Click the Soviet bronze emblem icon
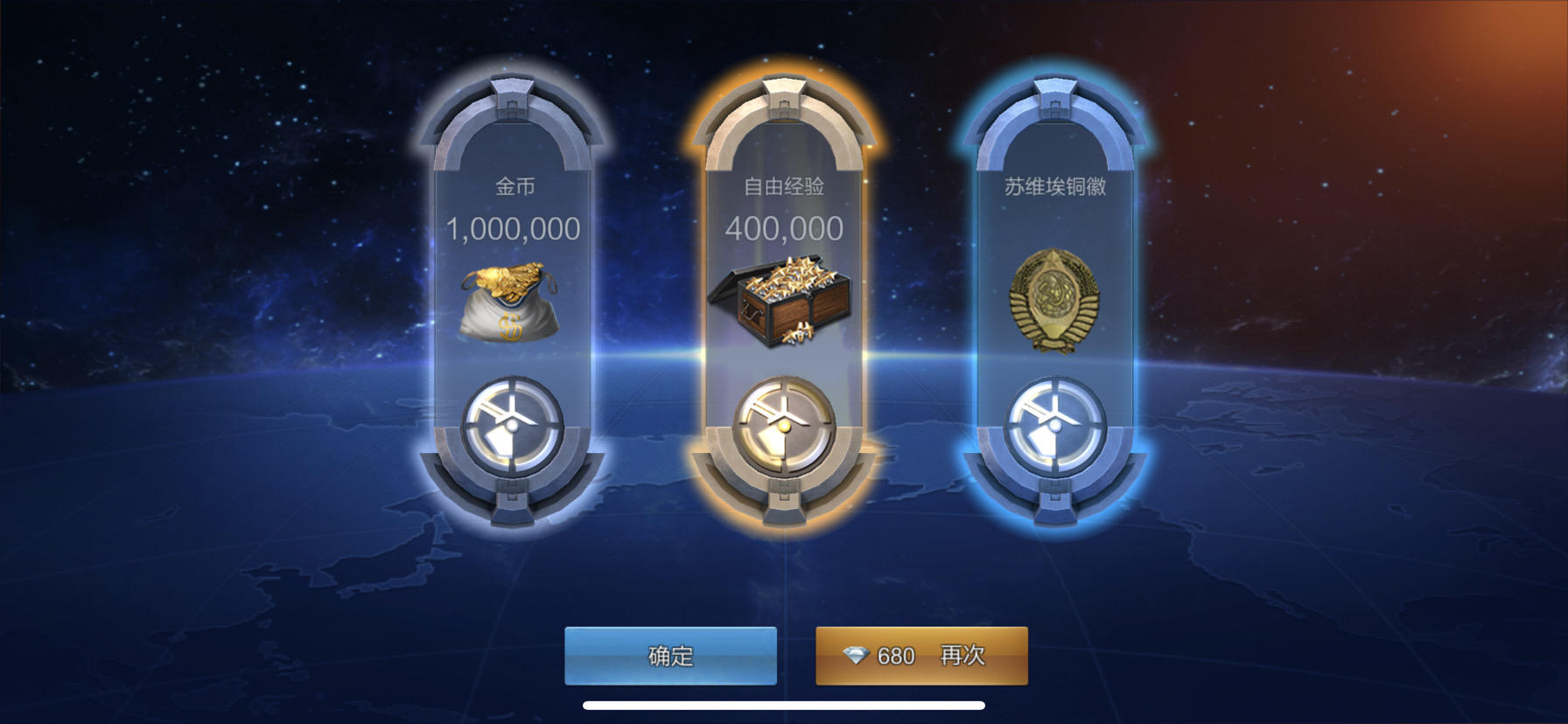The height and width of the screenshot is (724, 1568). tap(1055, 297)
